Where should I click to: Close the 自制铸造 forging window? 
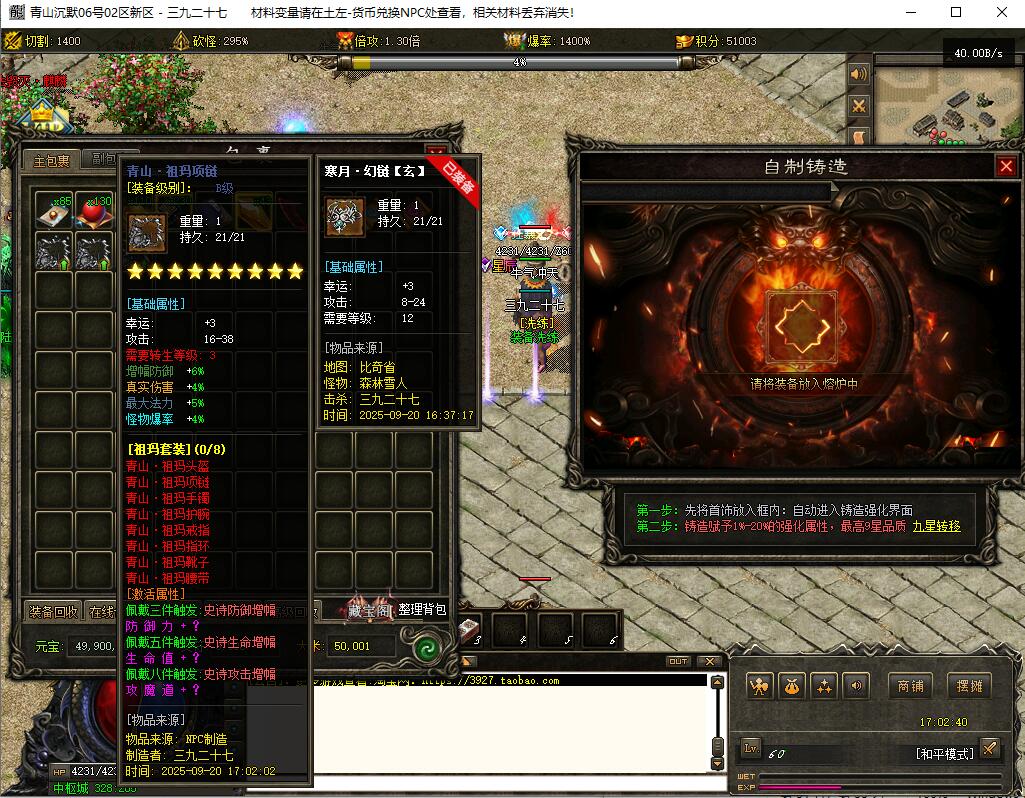1006,167
